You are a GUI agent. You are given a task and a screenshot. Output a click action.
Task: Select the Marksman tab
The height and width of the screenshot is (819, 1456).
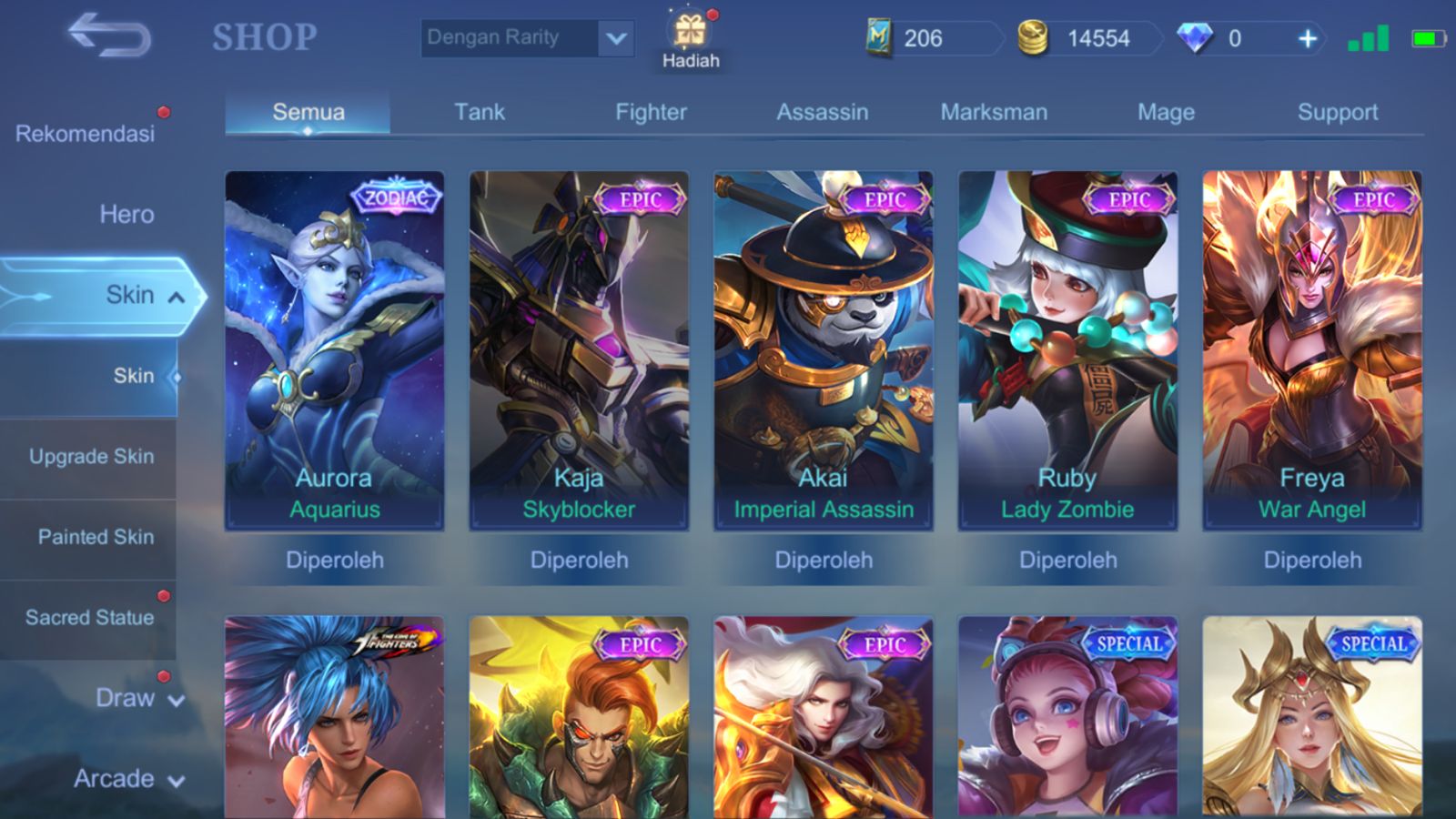[994, 112]
